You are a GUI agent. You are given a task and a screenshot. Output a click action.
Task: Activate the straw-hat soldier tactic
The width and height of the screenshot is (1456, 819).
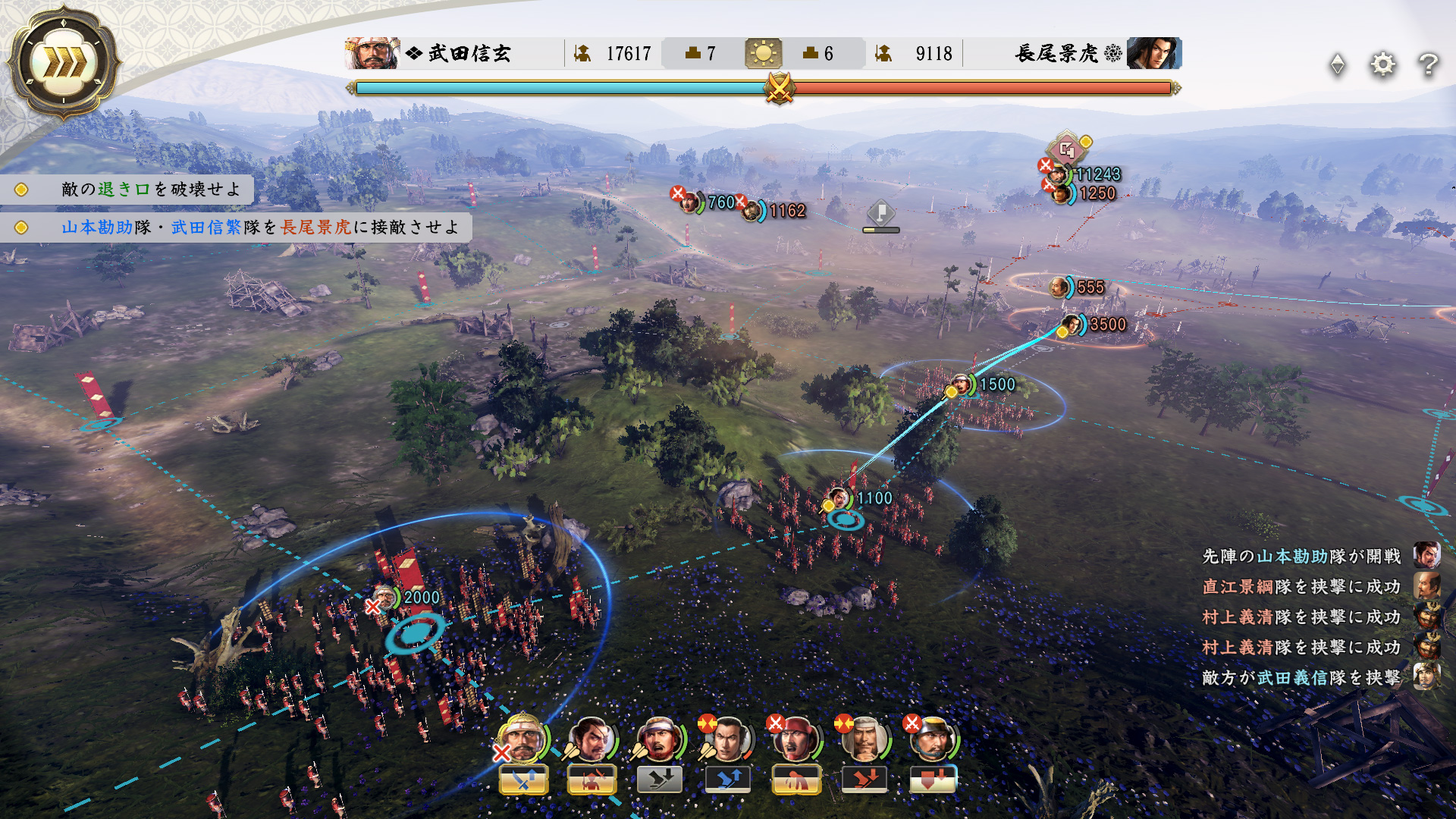[x=591, y=779]
